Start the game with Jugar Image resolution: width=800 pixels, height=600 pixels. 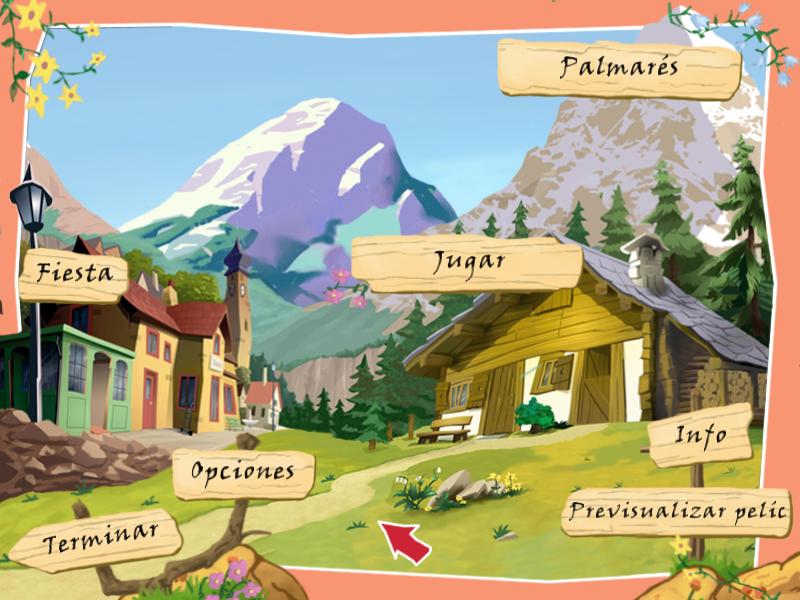coord(468,263)
